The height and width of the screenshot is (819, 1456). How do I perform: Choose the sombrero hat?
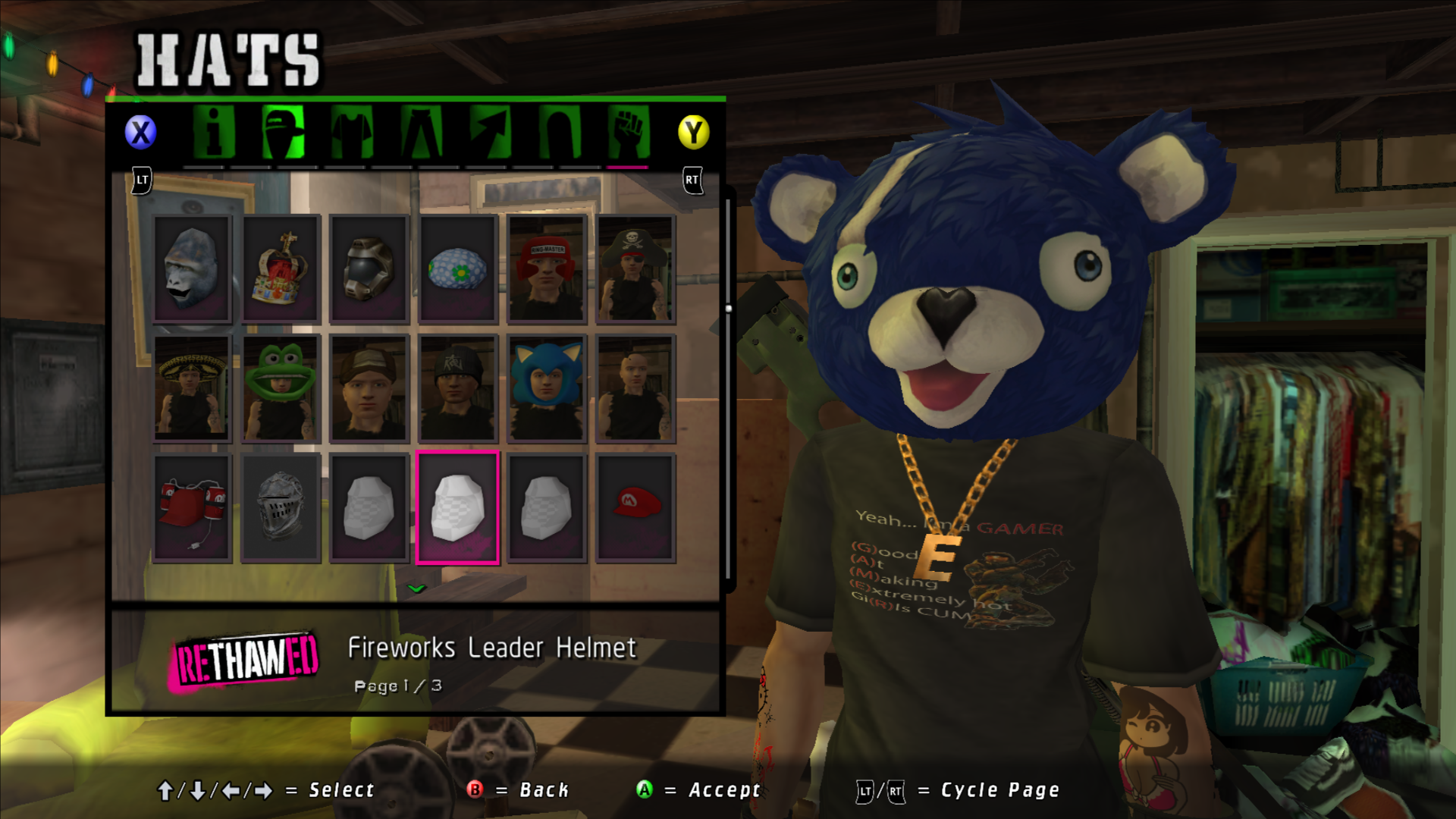(192, 388)
